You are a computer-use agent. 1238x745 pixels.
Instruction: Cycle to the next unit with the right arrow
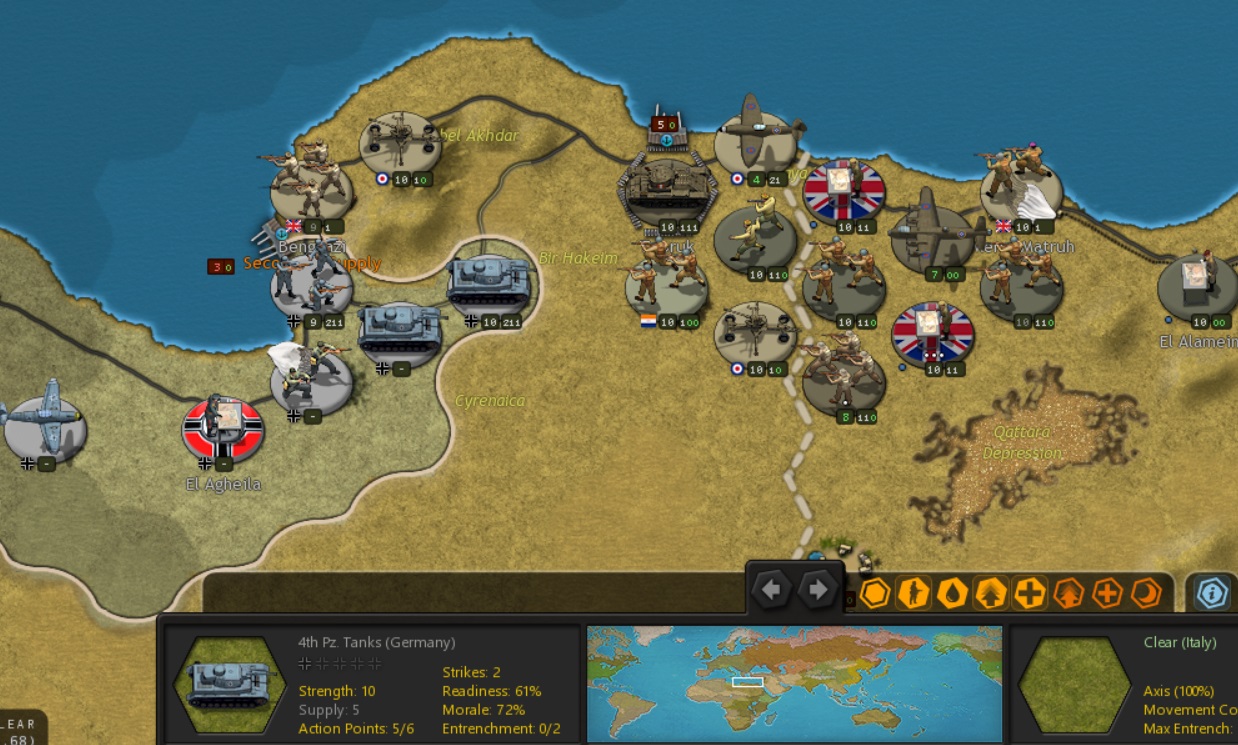(x=817, y=590)
